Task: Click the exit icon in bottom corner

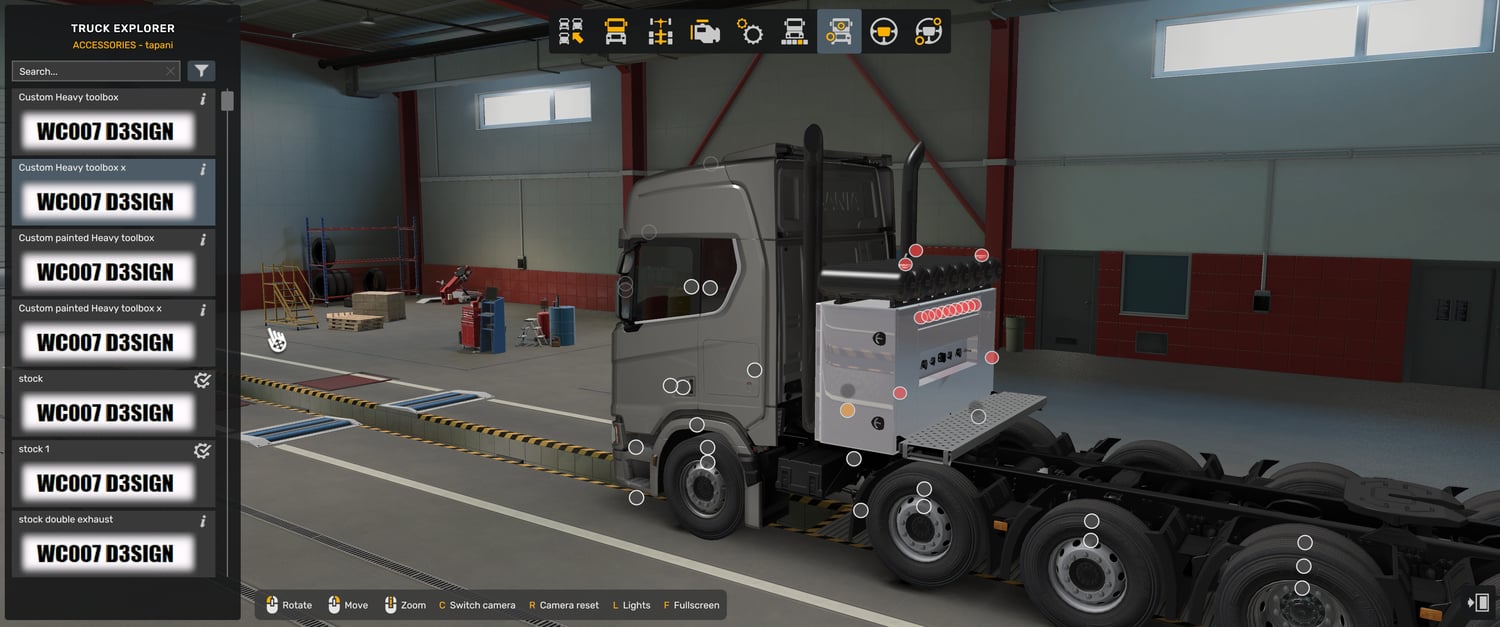Action: [x=1478, y=602]
